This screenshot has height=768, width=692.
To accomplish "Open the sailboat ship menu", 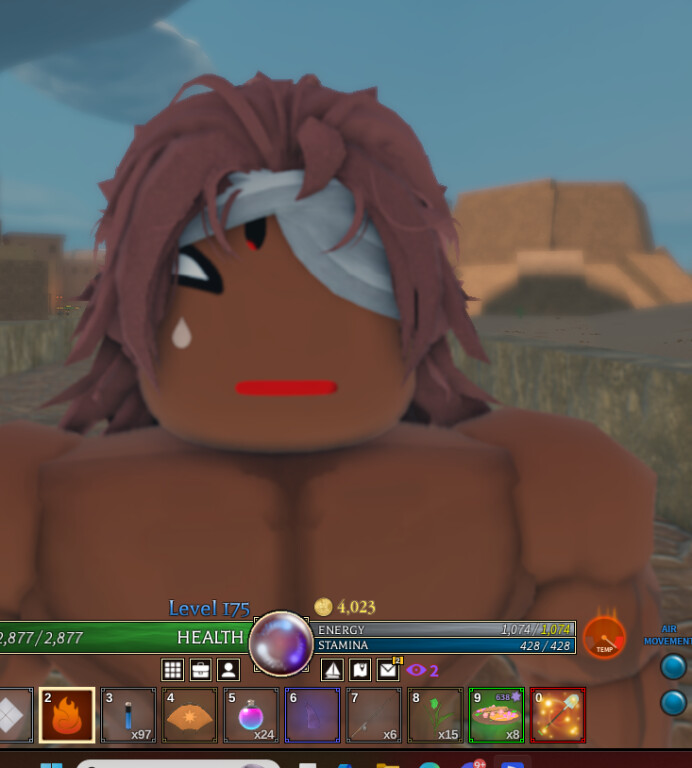I will (332, 670).
